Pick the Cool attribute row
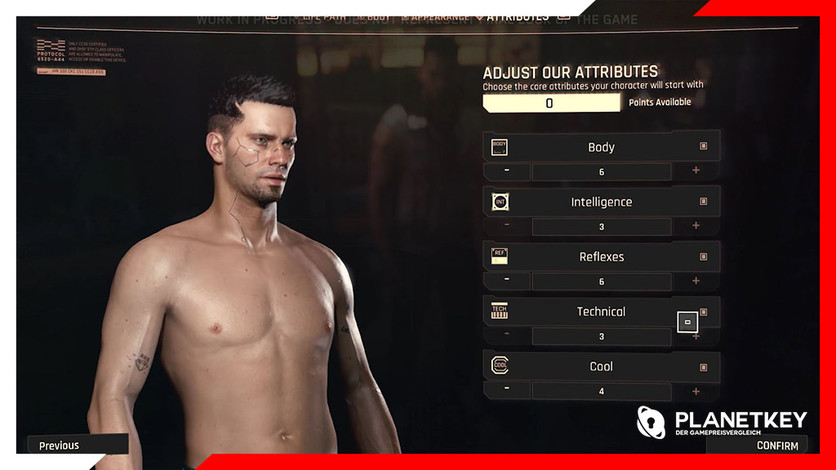Viewport: 836px width, 470px height. click(x=601, y=367)
